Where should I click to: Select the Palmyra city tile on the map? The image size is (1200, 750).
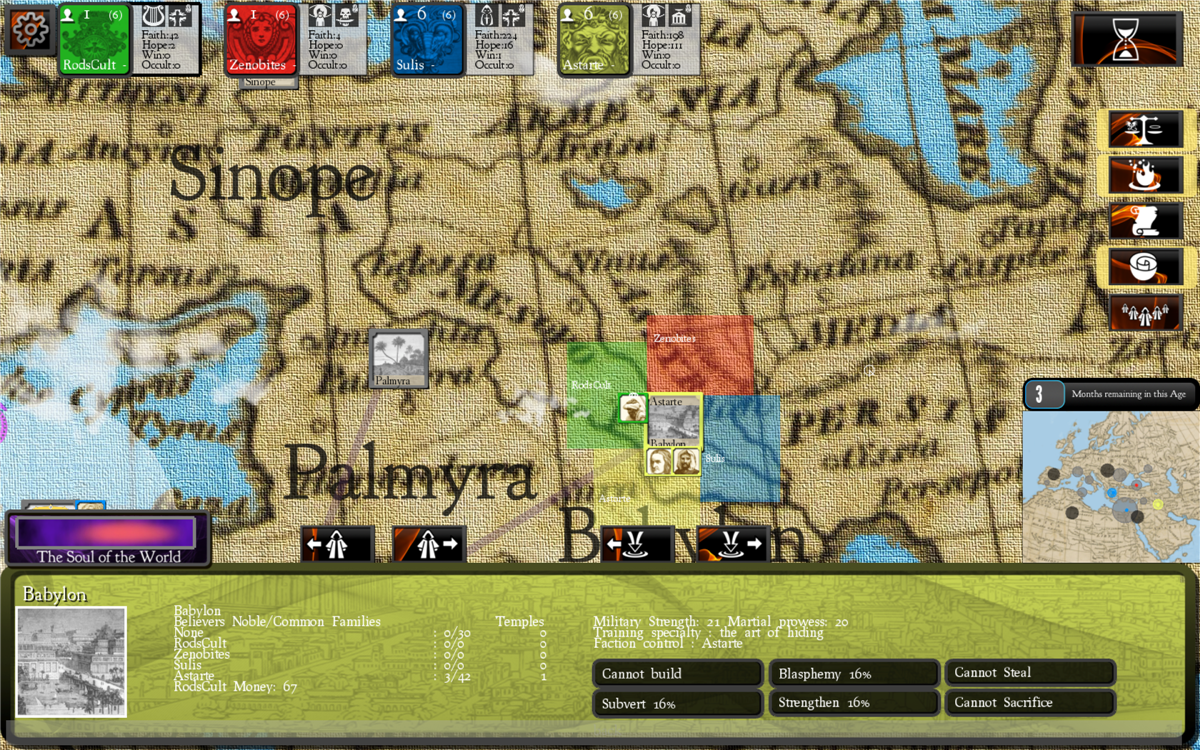[399, 358]
